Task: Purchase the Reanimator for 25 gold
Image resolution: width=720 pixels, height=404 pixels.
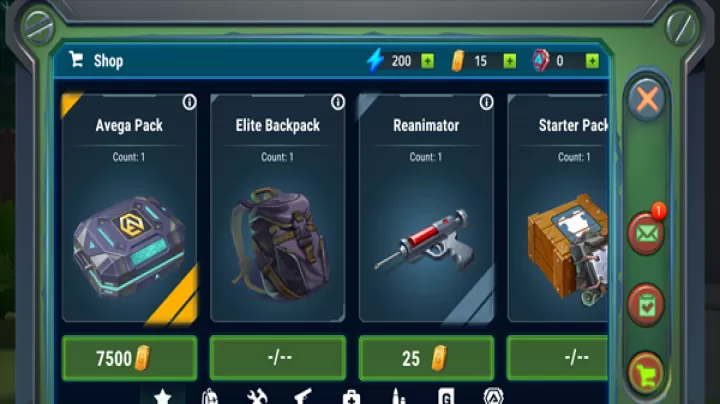Action: 426,358
